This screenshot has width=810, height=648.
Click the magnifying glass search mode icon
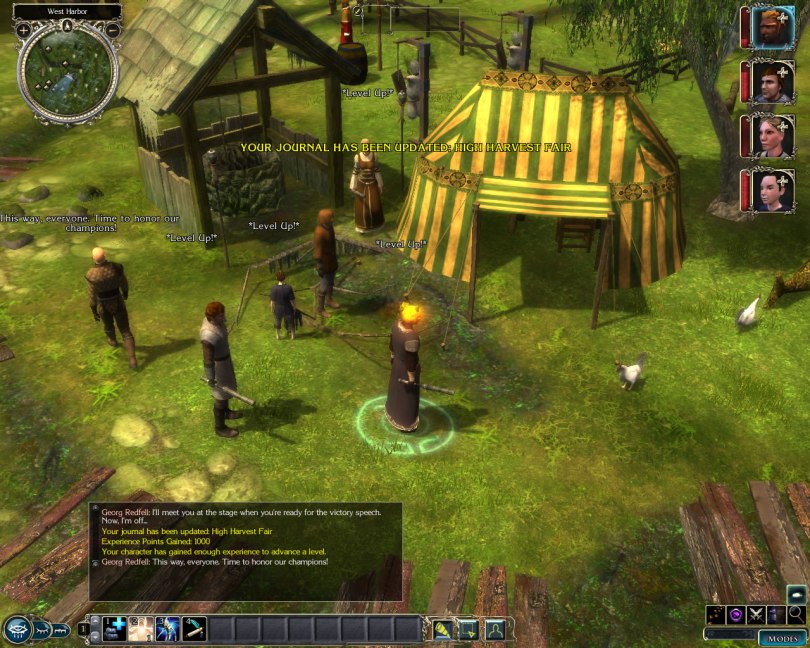[795, 615]
